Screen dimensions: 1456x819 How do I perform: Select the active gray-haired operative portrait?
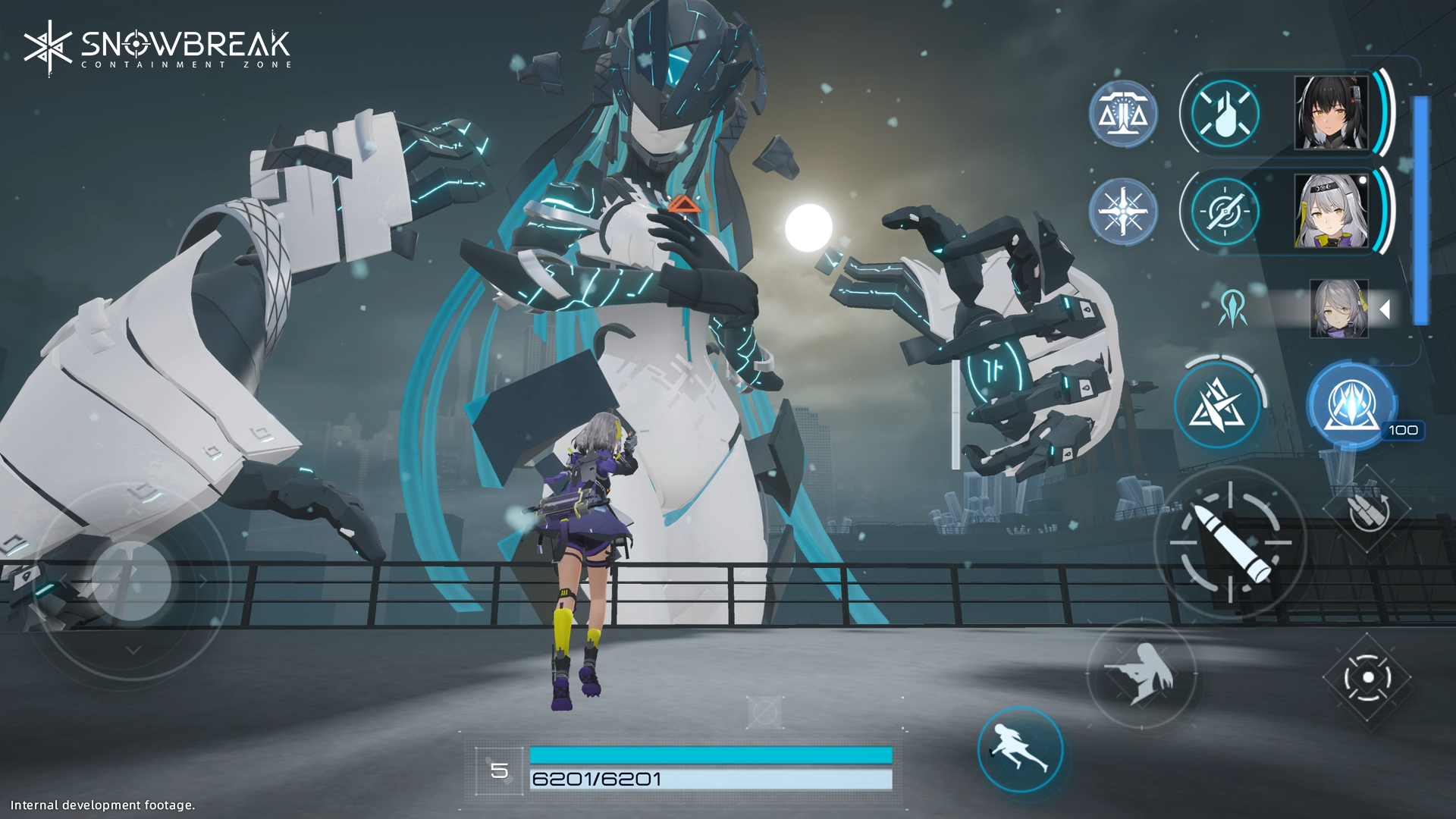click(1338, 309)
